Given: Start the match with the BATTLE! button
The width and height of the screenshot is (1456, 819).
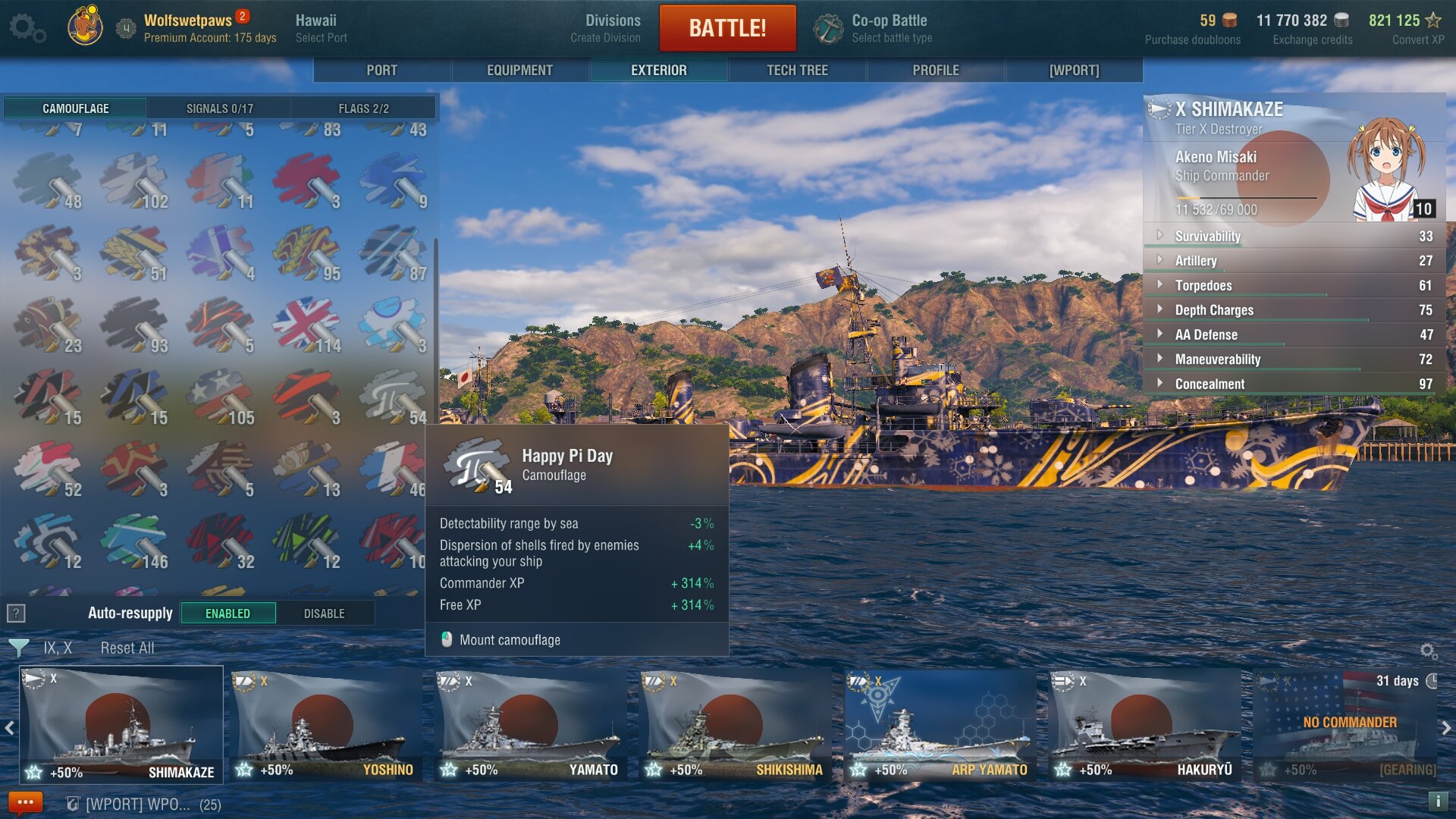Looking at the screenshot, I should pos(727,28).
